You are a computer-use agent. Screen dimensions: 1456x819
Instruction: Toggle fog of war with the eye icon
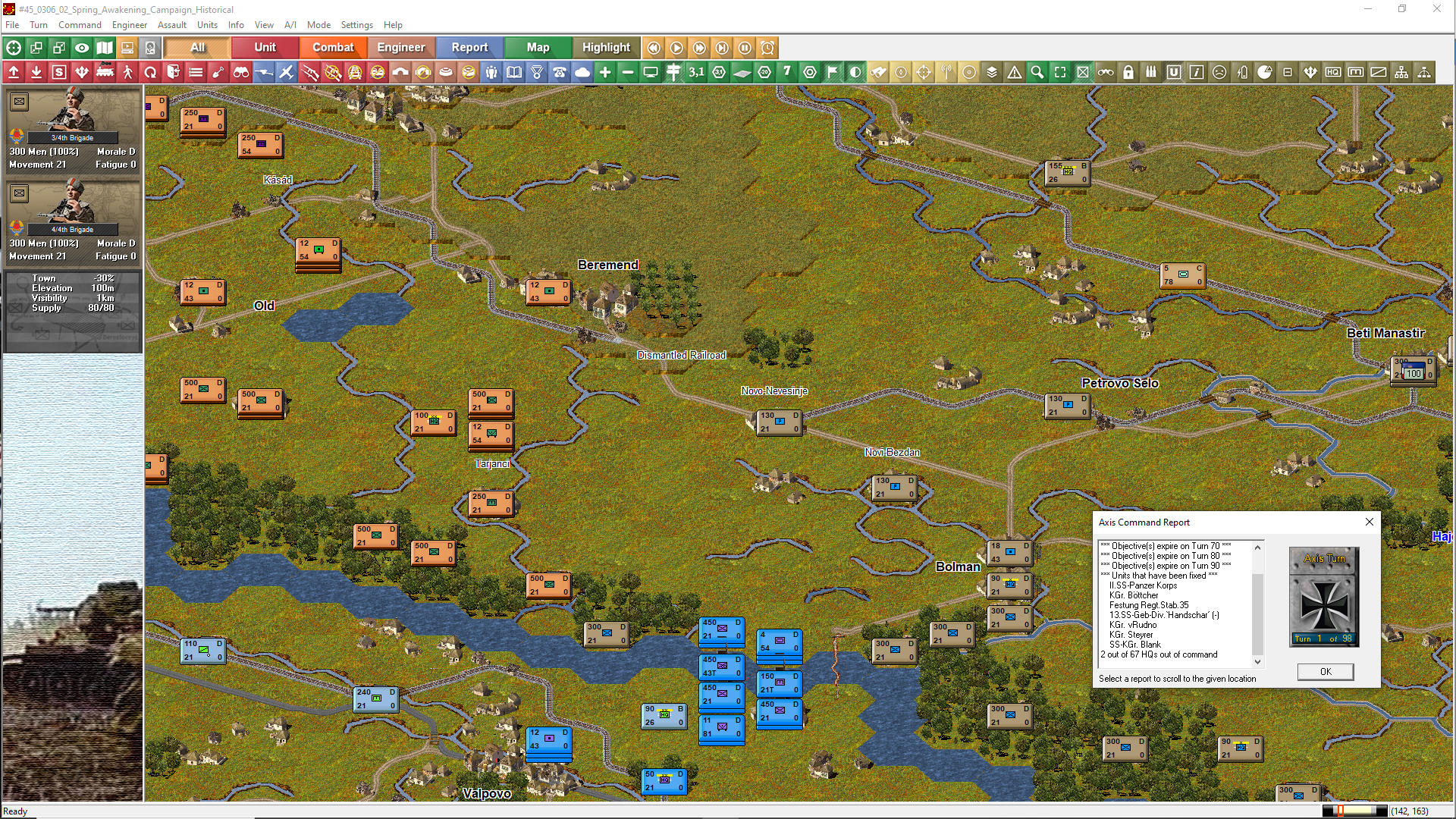click(x=82, y=47)
